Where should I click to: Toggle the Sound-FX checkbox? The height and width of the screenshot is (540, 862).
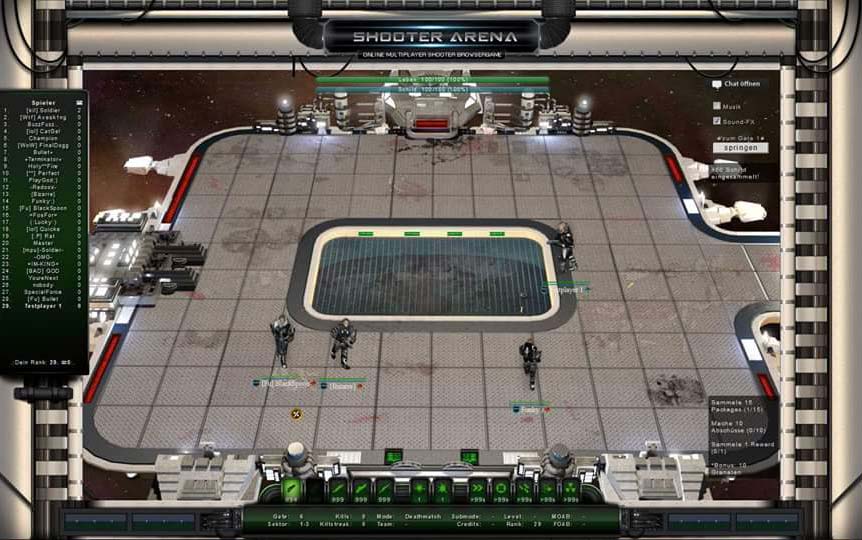(x=717, y=121)
